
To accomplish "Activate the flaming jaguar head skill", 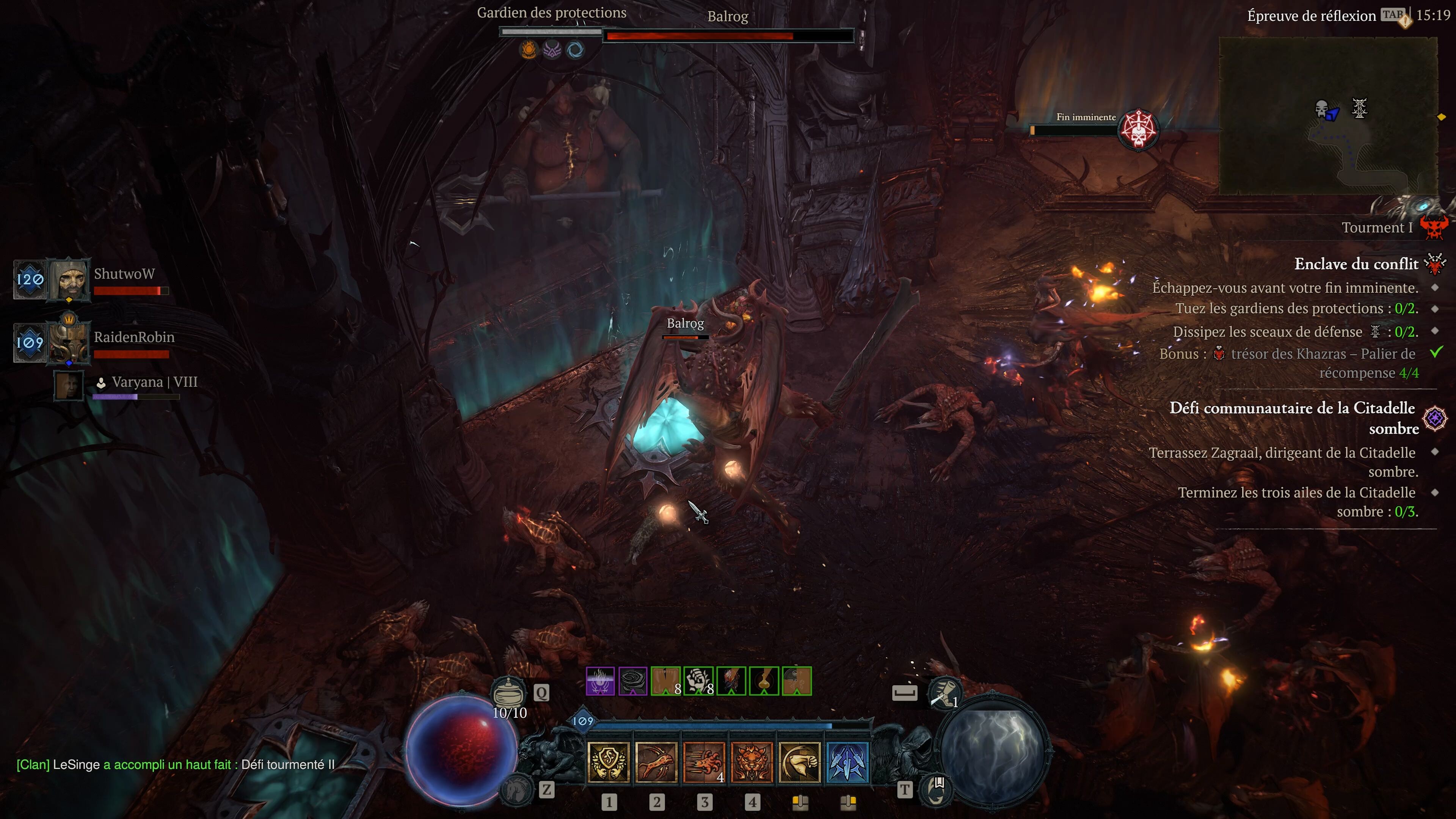I will 752,762.
